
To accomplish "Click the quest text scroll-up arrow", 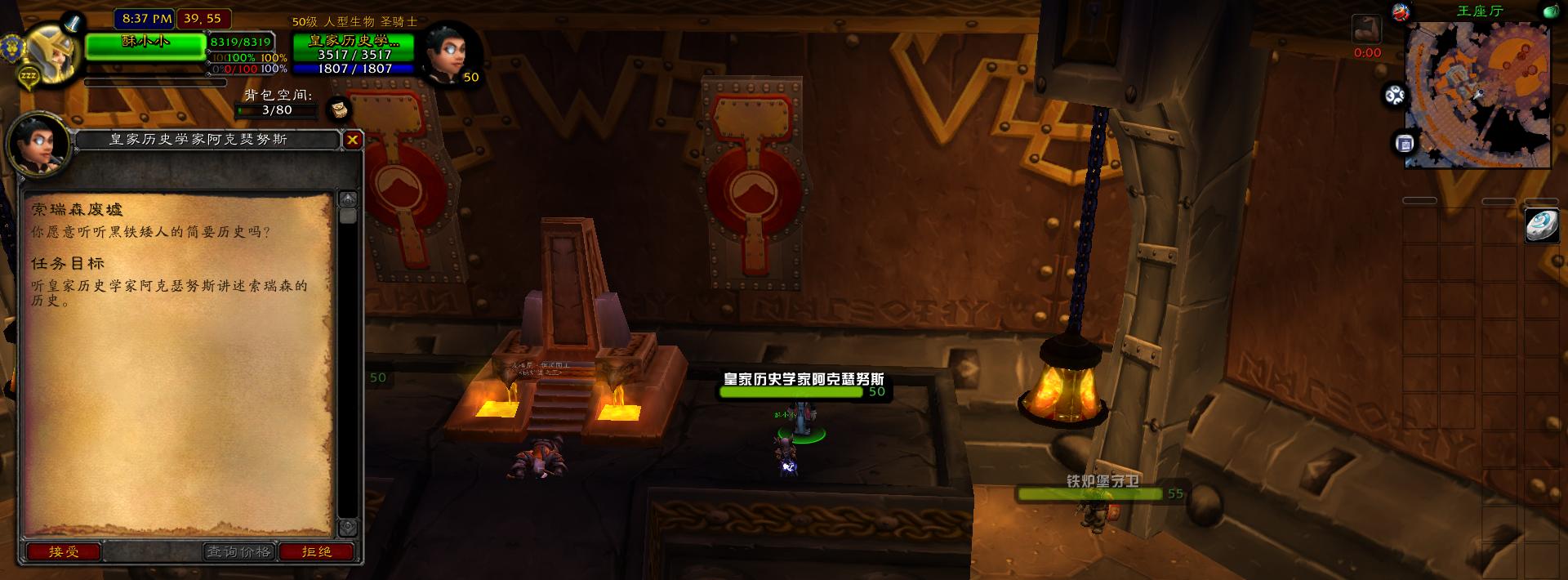I will coord(348,199).
